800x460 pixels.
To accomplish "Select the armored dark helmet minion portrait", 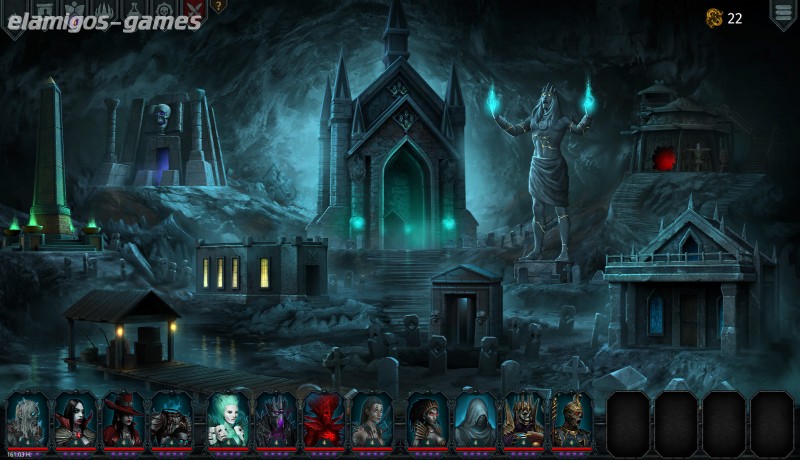I will click(171, 418).
